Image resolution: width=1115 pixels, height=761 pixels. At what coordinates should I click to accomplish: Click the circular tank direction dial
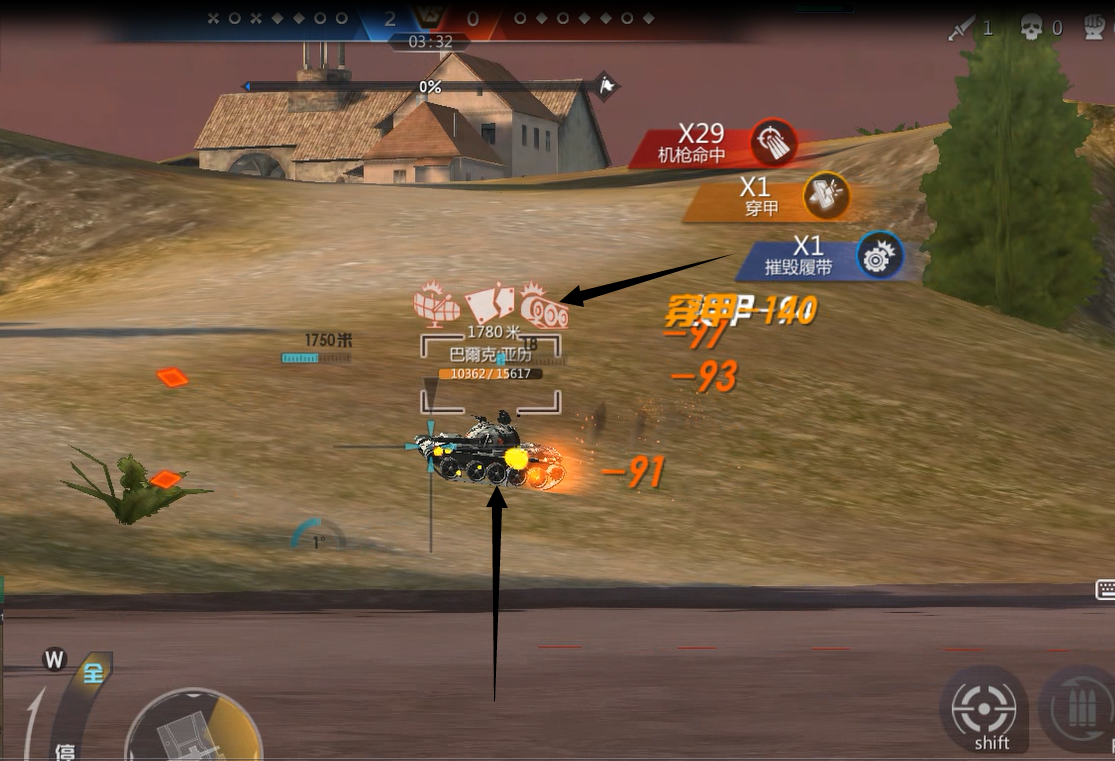tap(192, 730)
